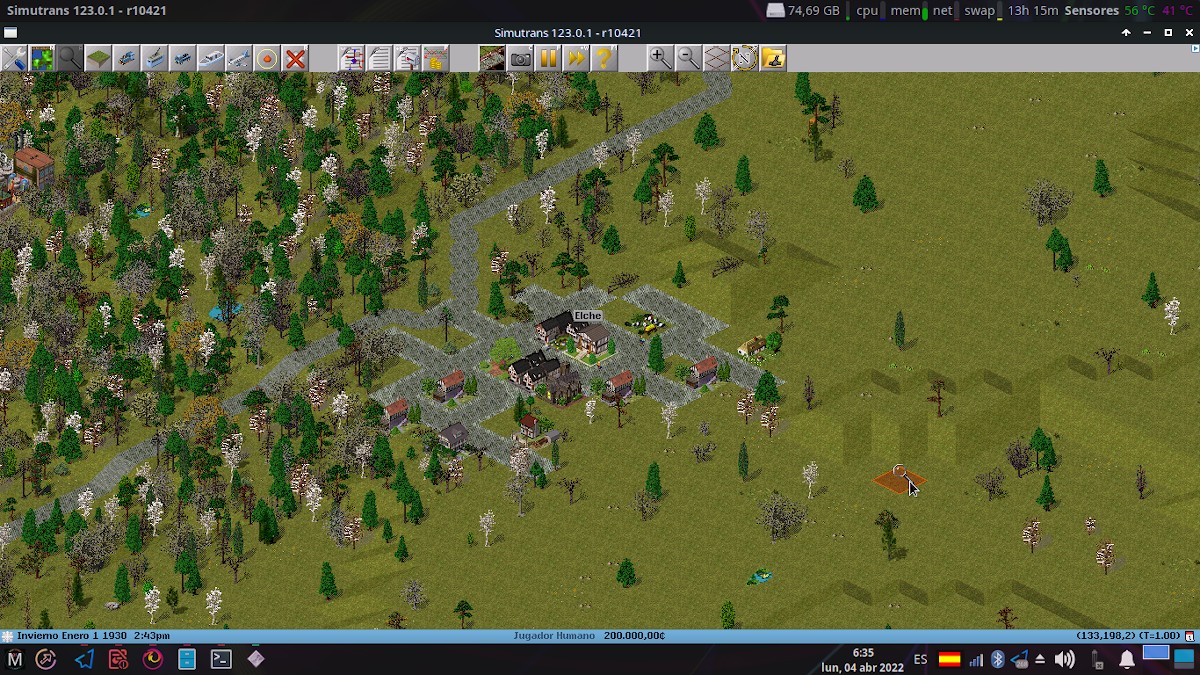Open the tram construction tools
Screen dimensions: 1200x675
(154, 58)
